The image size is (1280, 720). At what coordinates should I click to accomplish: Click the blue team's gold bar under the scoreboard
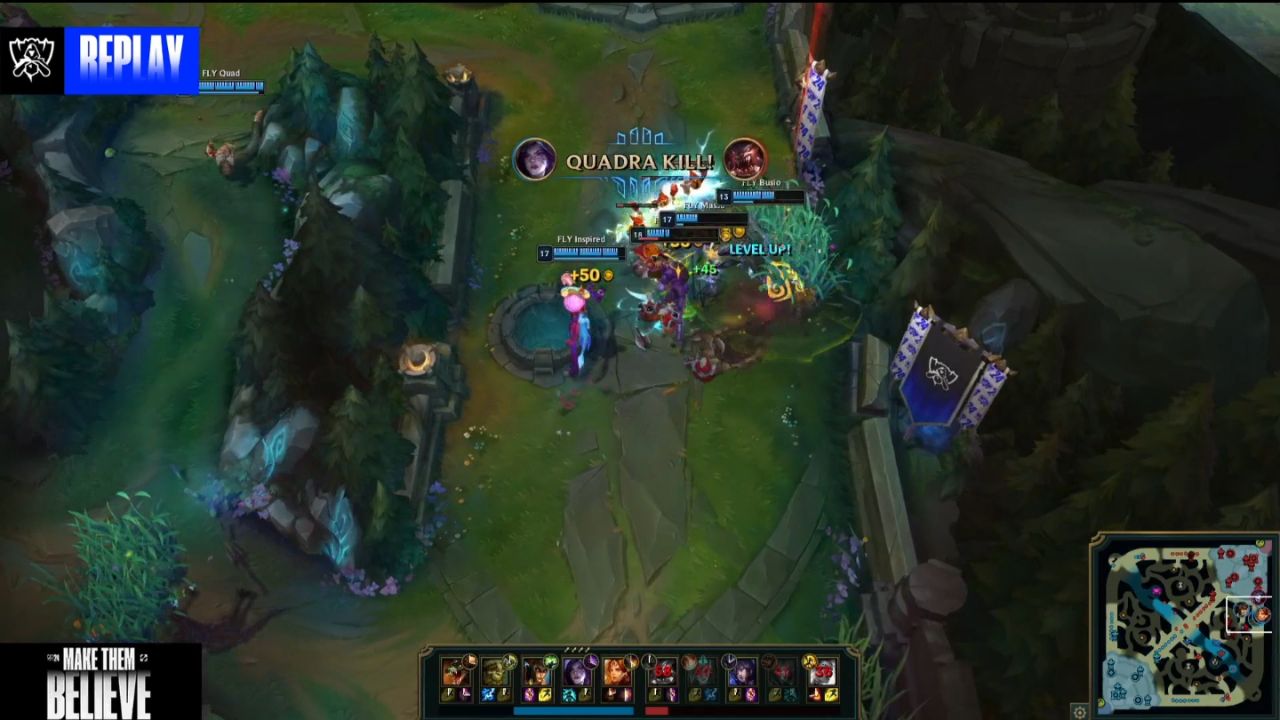tap(574, 710)
